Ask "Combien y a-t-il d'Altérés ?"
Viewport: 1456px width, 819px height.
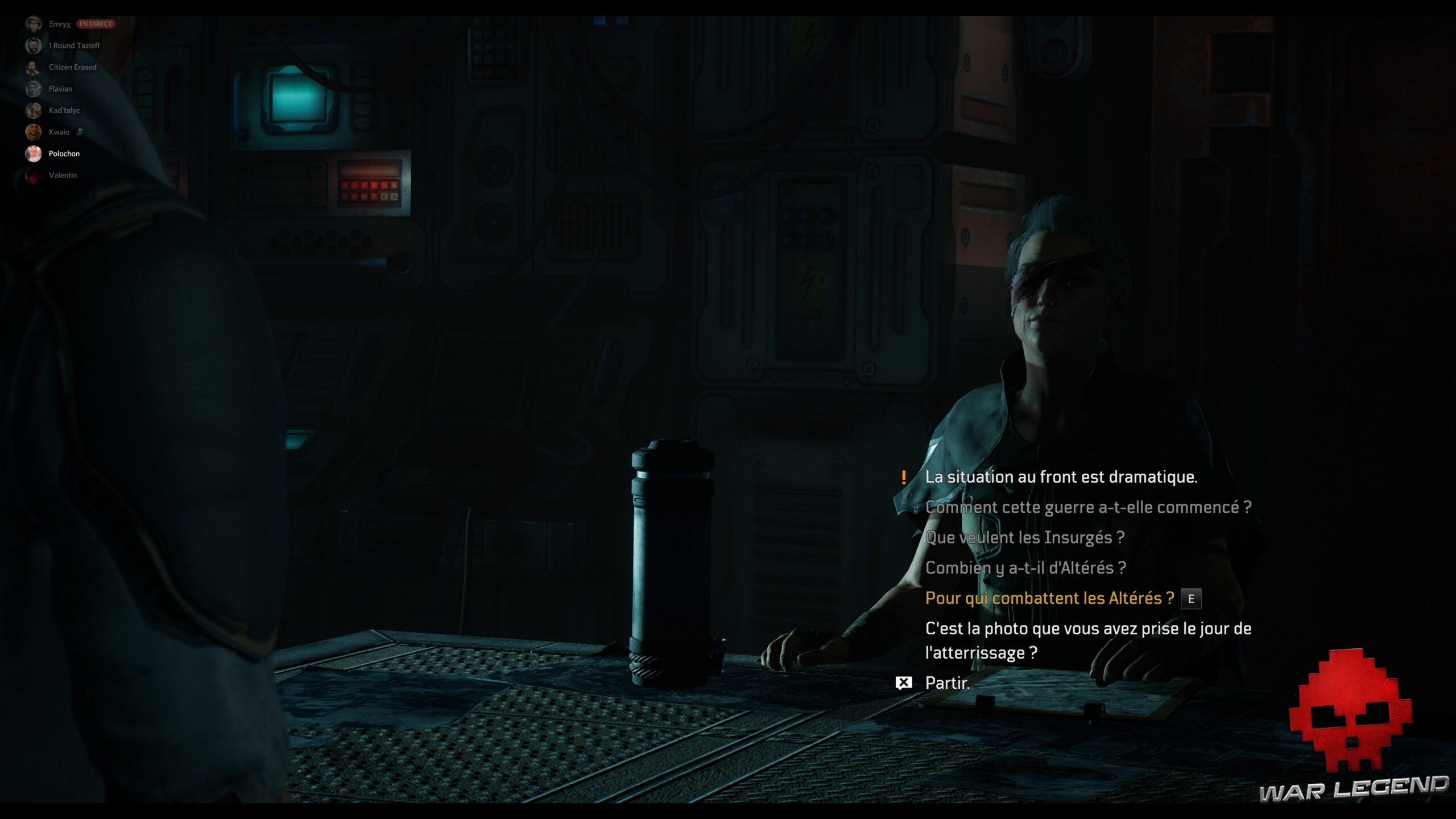tap(1025, 568)
